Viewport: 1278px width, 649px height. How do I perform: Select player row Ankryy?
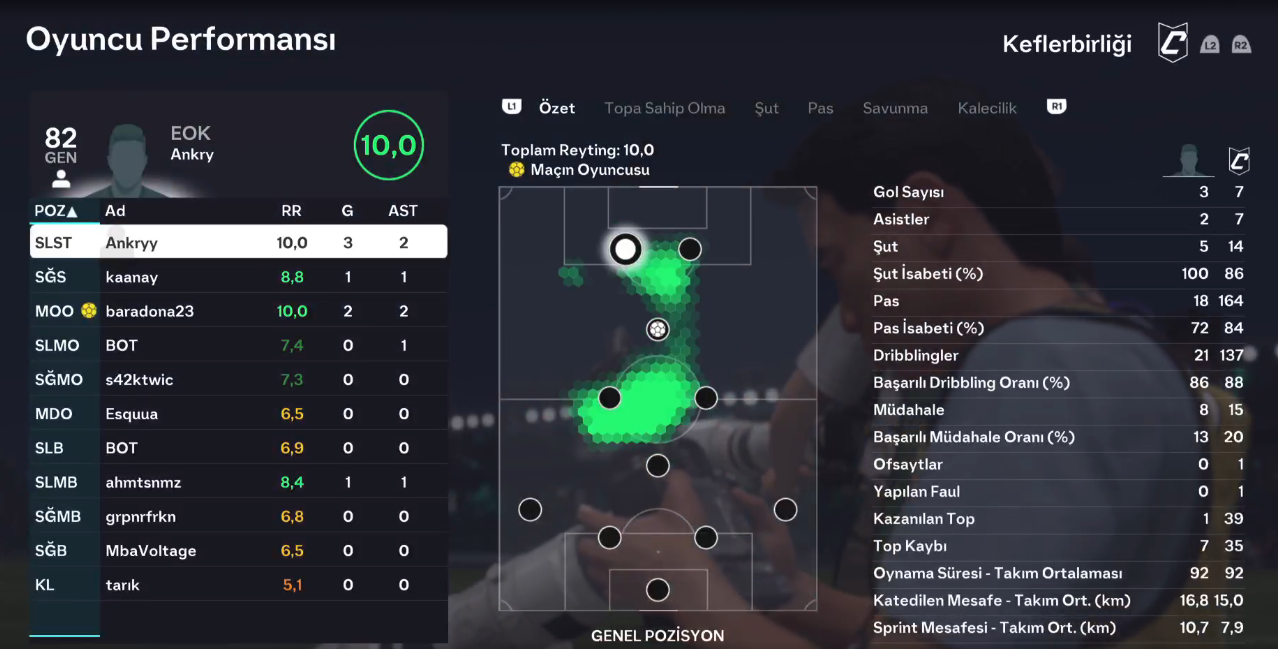pyautogui.click(x=238, y=242)
